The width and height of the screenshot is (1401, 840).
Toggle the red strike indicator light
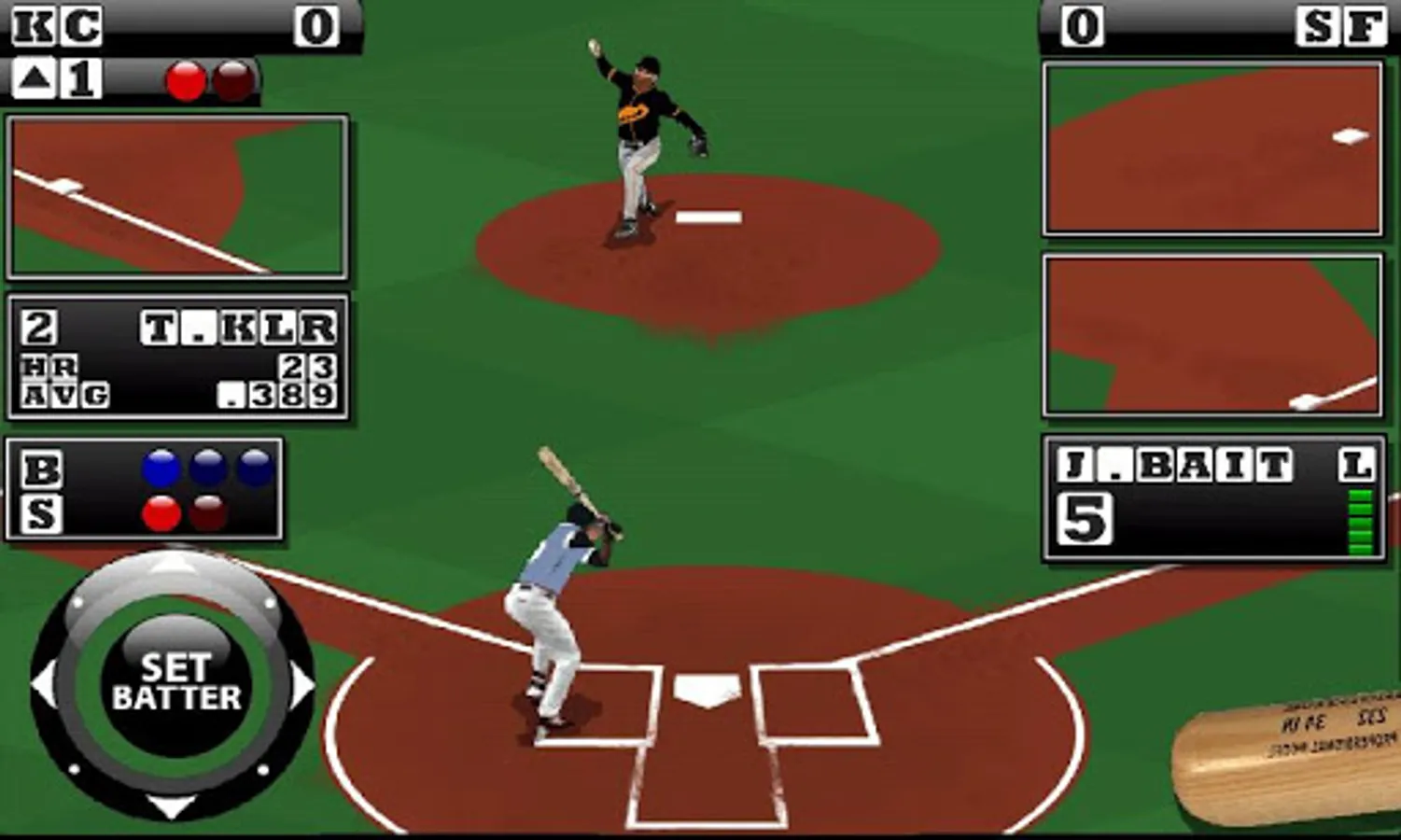(x=161, y=514)
